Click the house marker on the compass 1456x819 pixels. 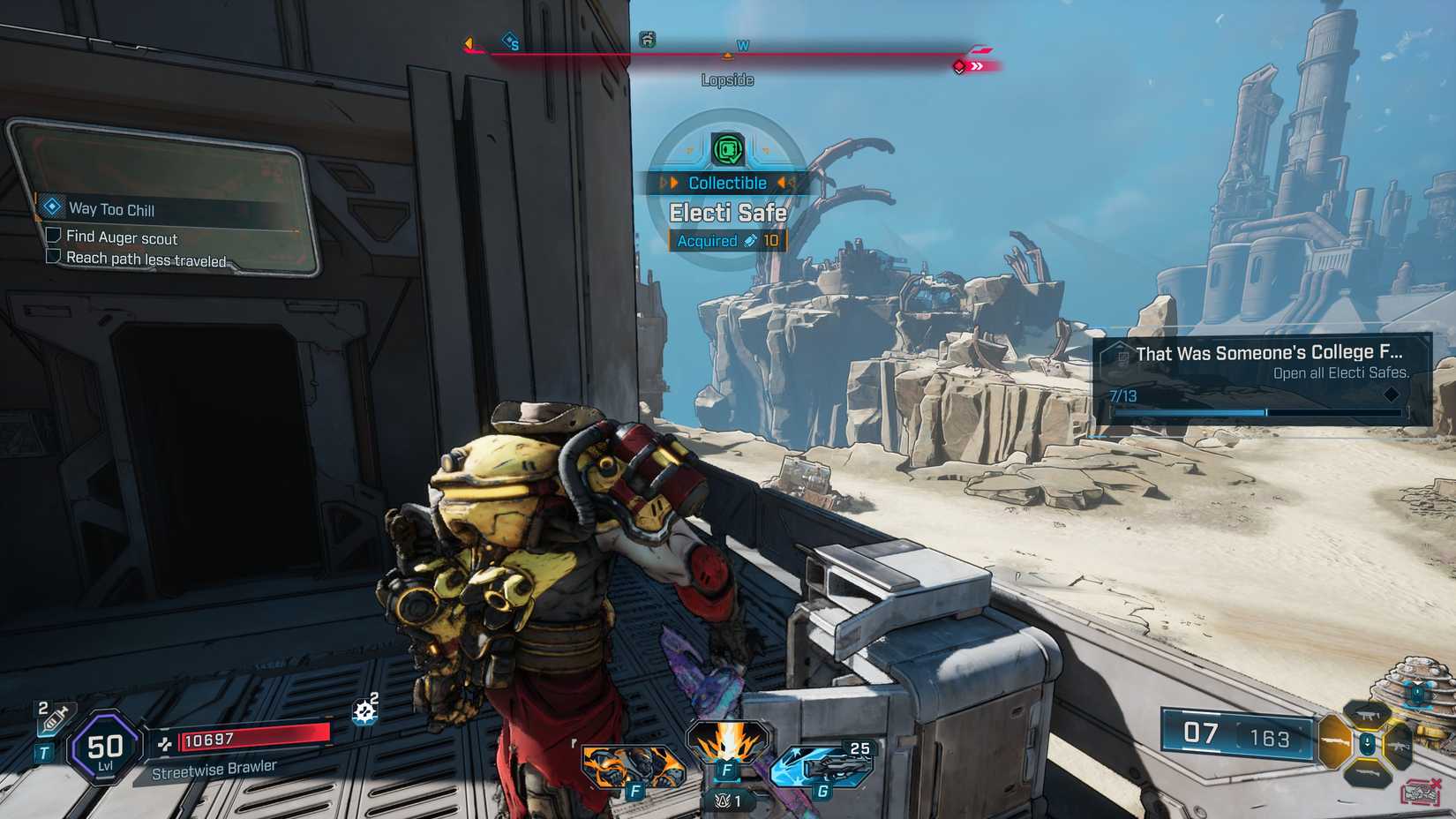(x=648, y=39)
